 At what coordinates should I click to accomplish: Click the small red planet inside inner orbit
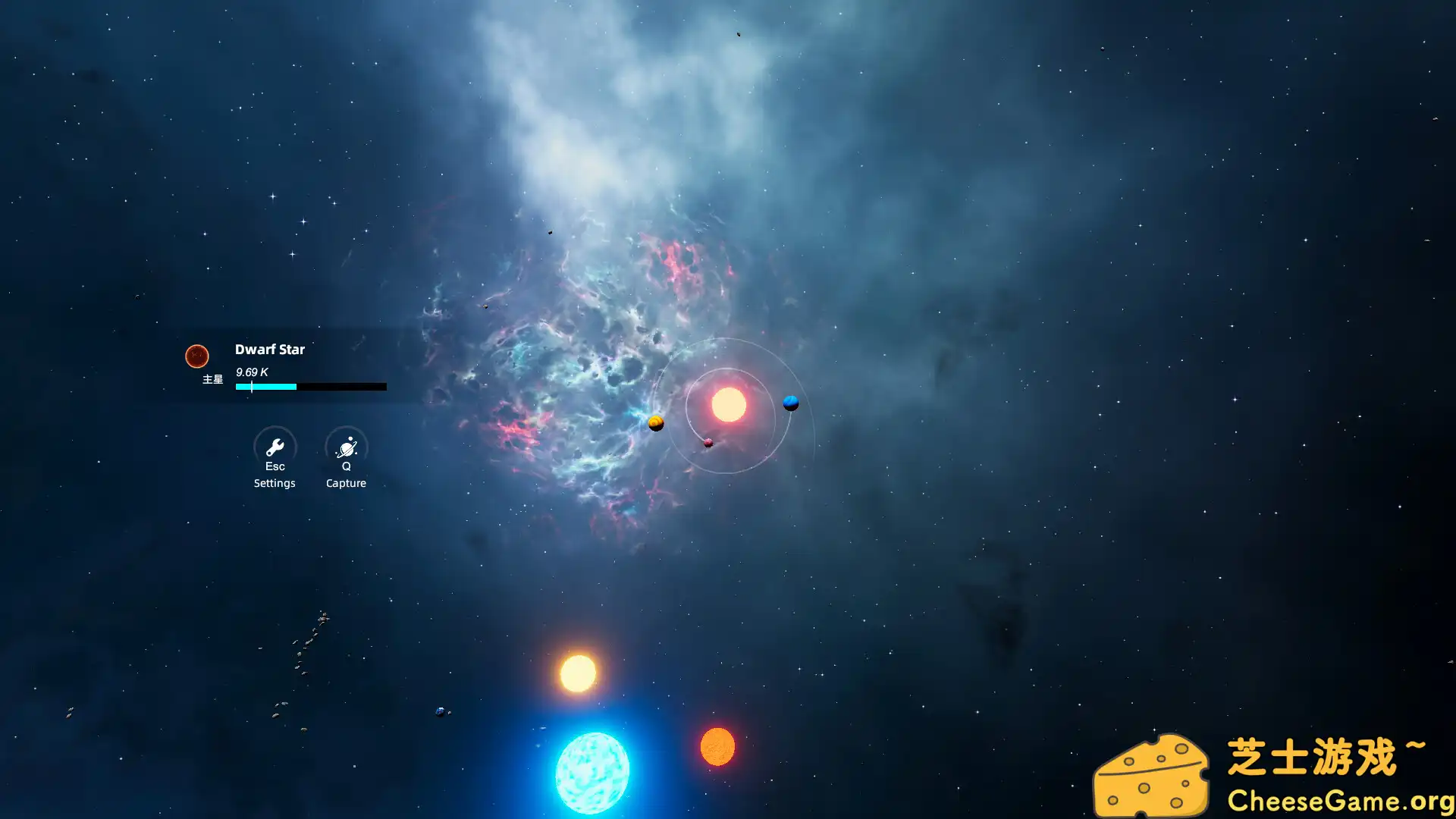(708, 442)
